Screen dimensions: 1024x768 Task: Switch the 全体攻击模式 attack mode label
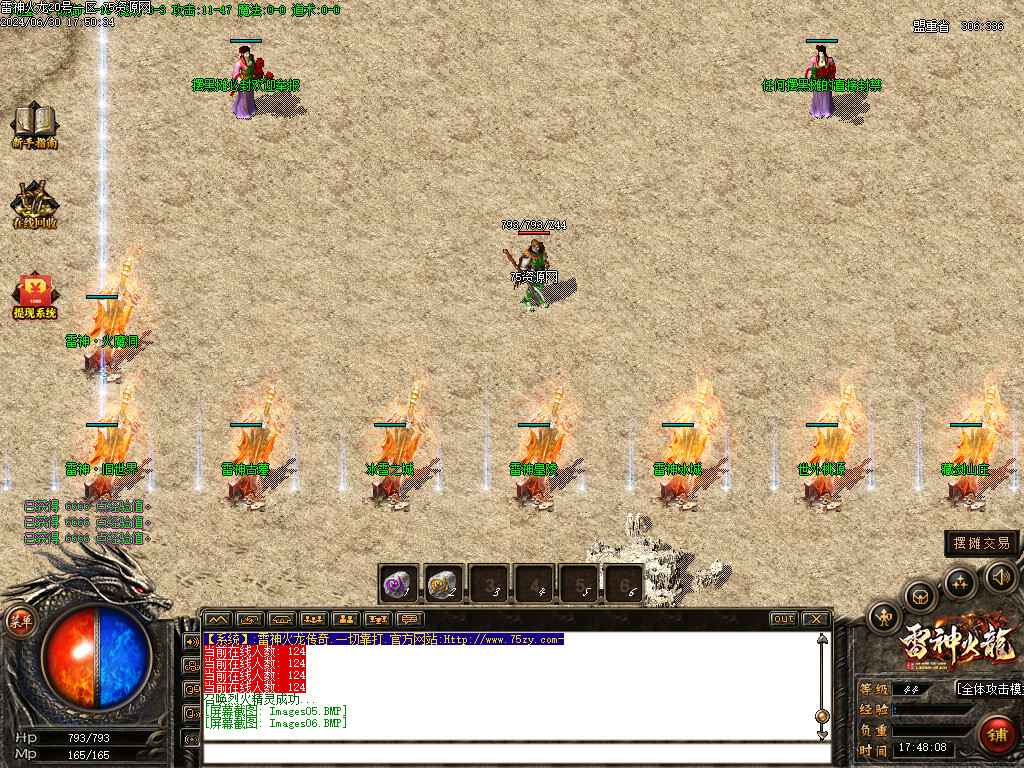point(990,689)
